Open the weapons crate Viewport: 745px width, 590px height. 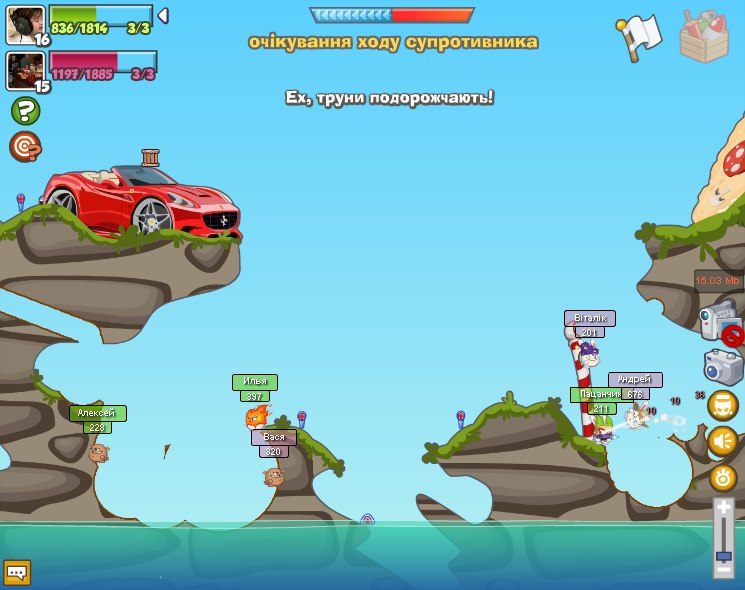point(704,36)
